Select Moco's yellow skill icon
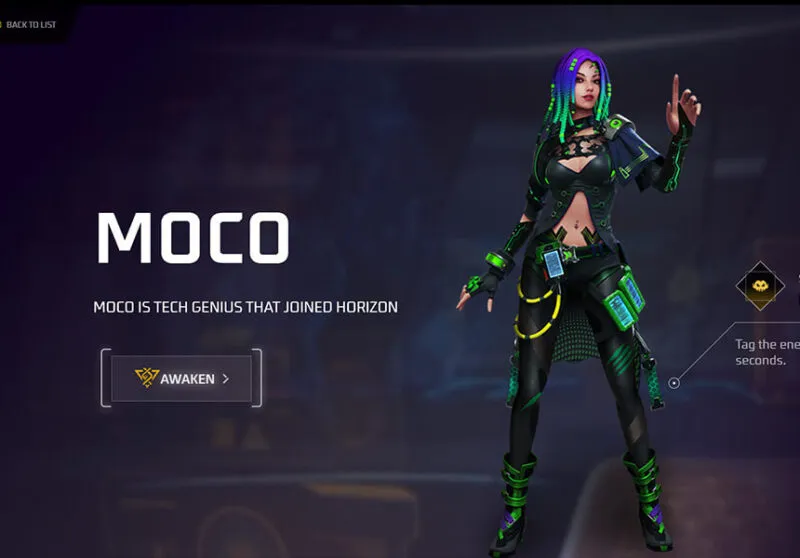Image resolution: width=800 pixels, height=558 pixels. (760, 286)
